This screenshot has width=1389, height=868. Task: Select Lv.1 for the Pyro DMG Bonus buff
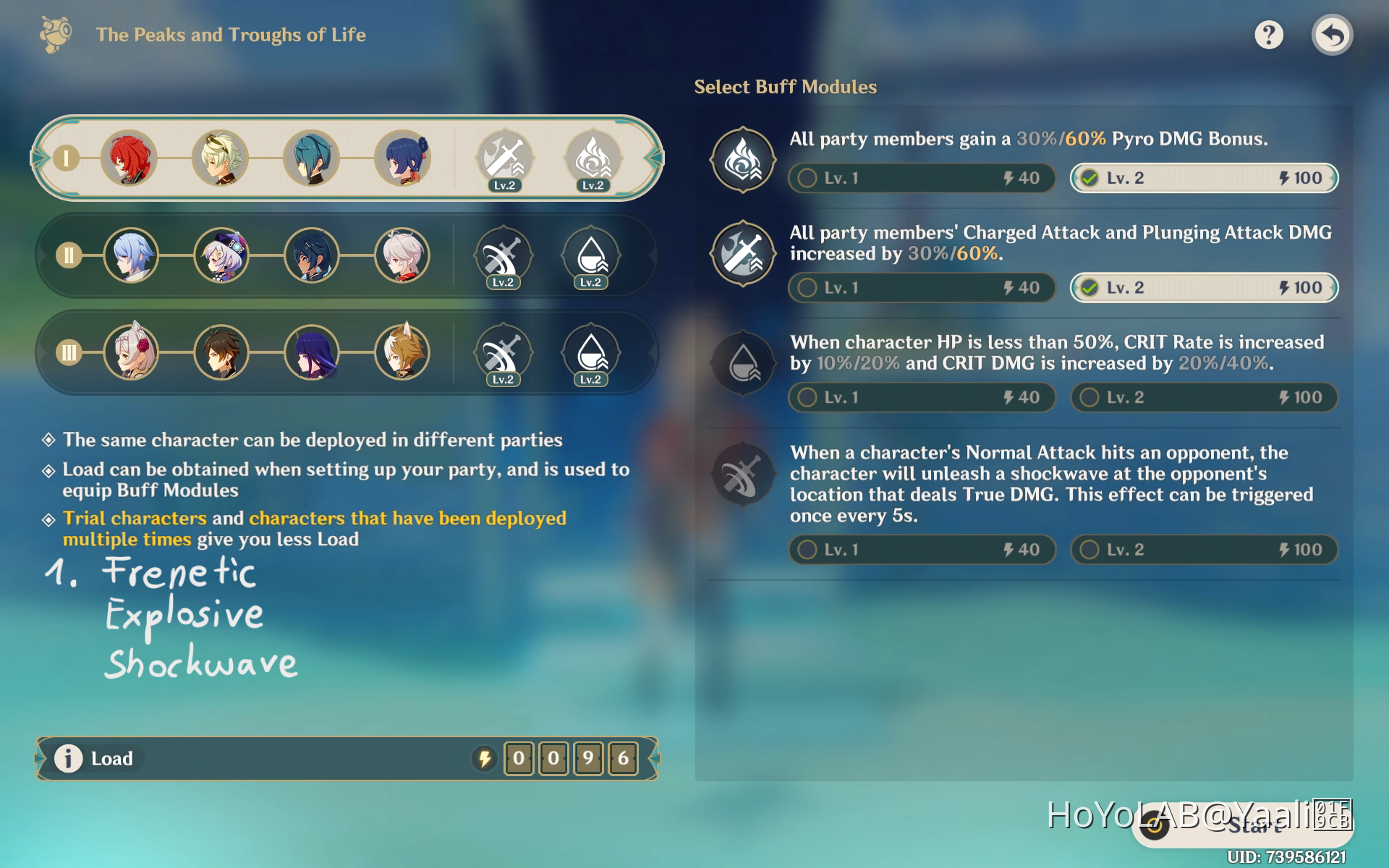click(920, 178)
